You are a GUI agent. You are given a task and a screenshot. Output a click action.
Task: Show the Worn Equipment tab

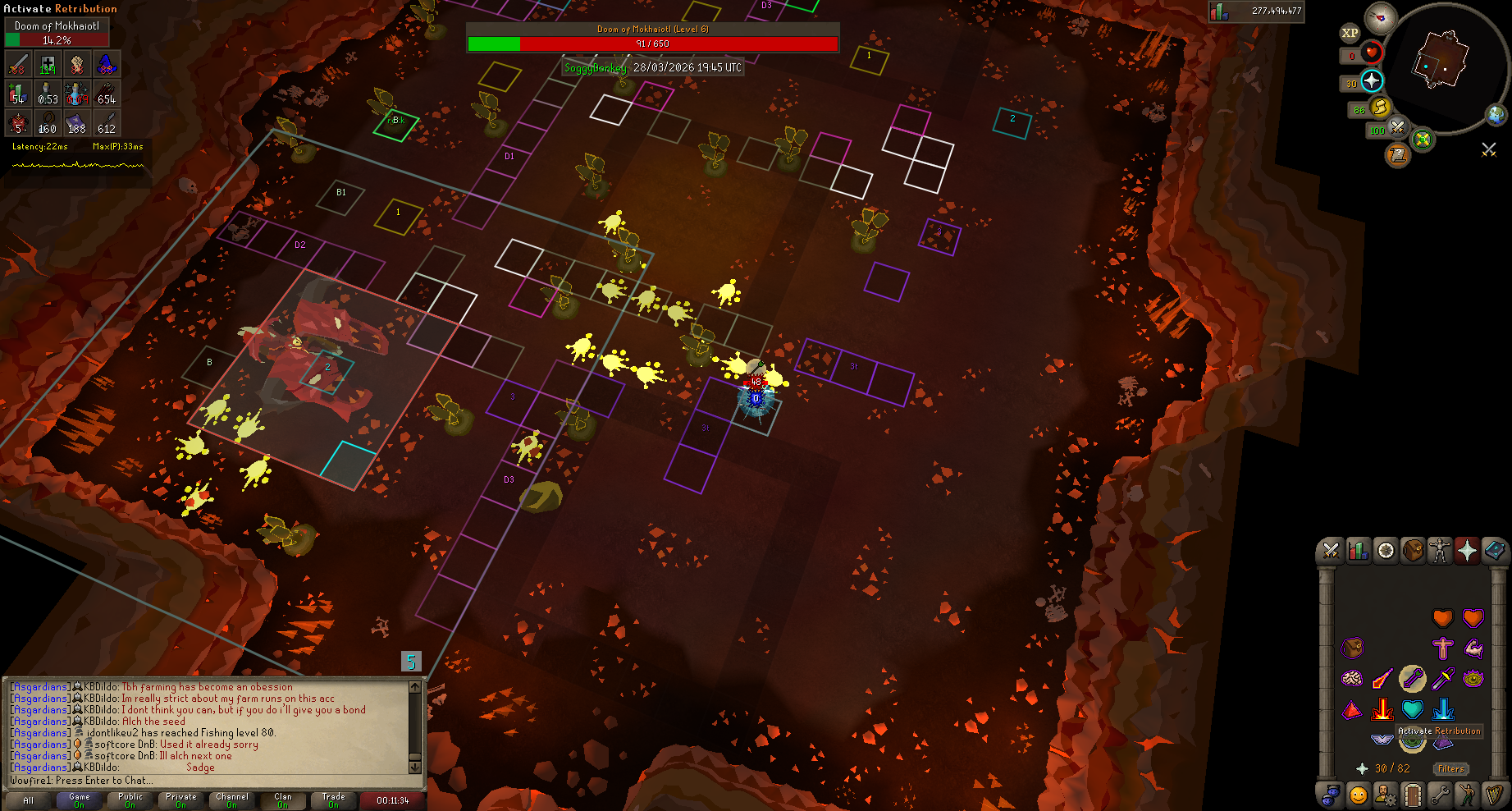click(x=1440, y=551)
